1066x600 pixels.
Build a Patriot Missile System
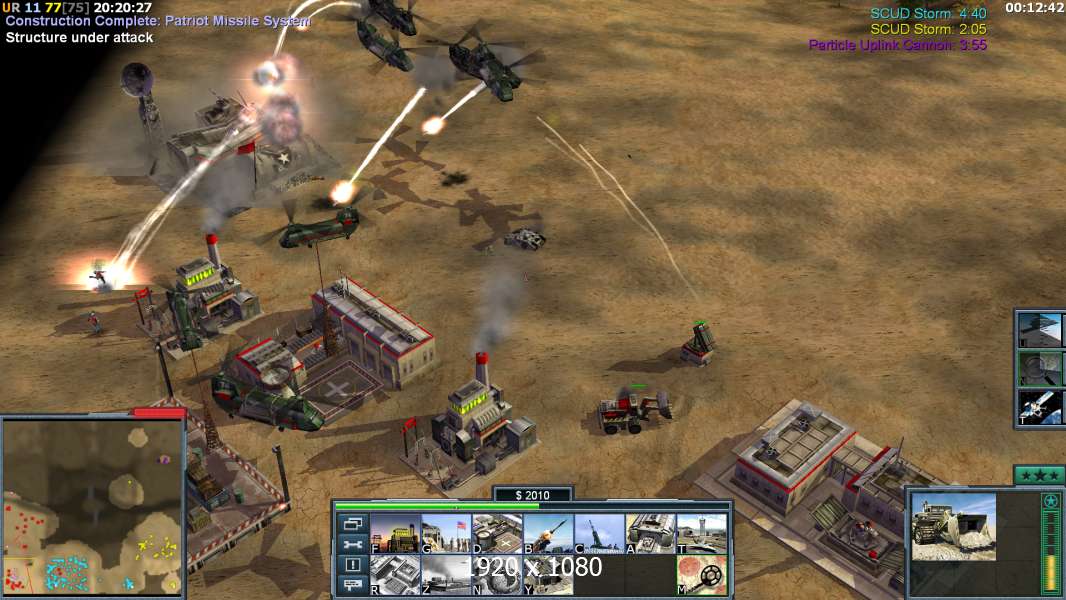coord(548,534)
